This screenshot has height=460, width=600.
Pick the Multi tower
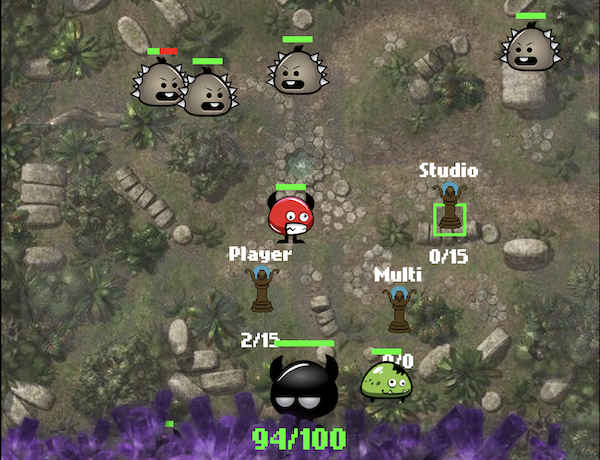(398, 310)
